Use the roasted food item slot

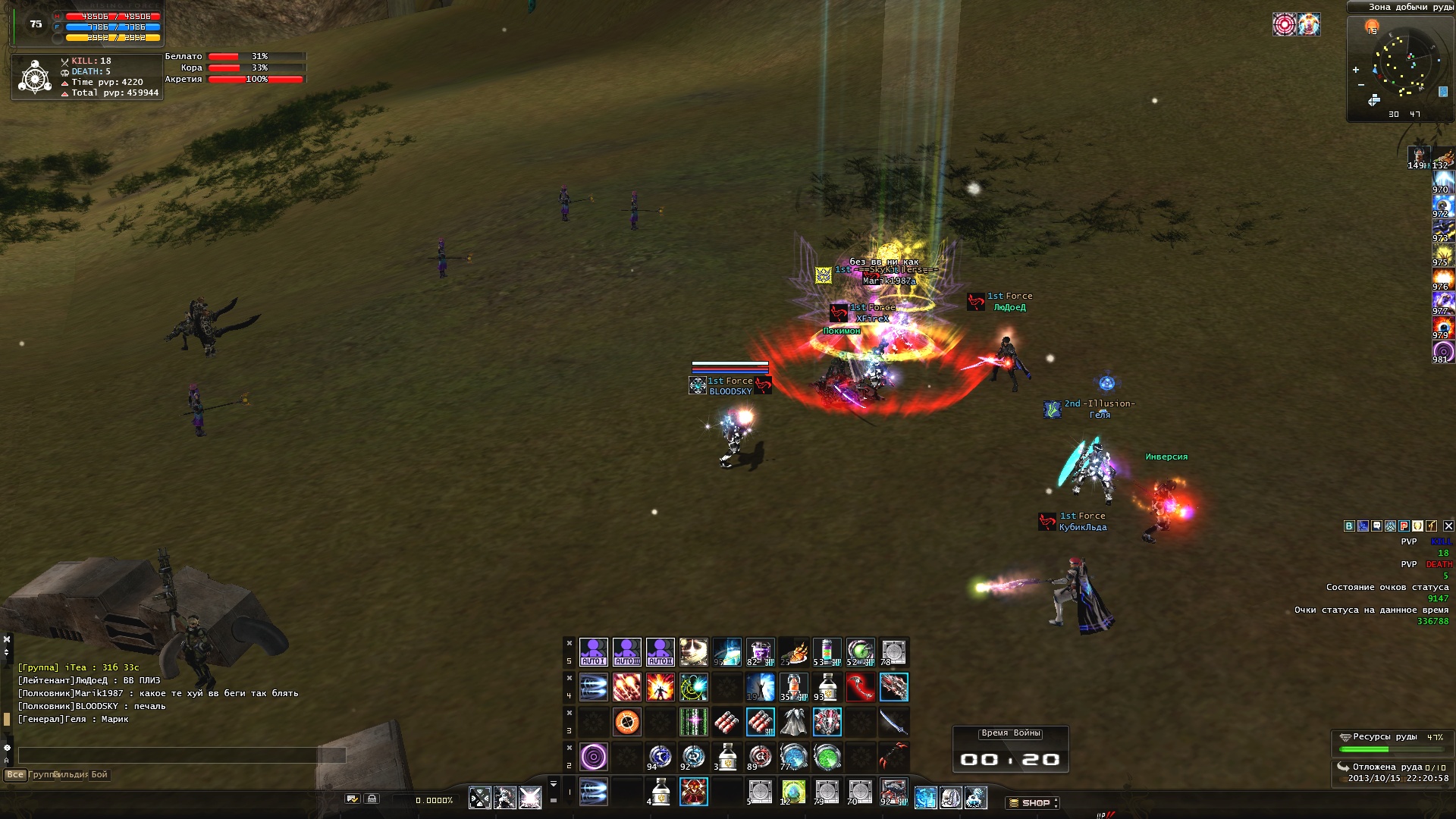(x=793, y=652)
